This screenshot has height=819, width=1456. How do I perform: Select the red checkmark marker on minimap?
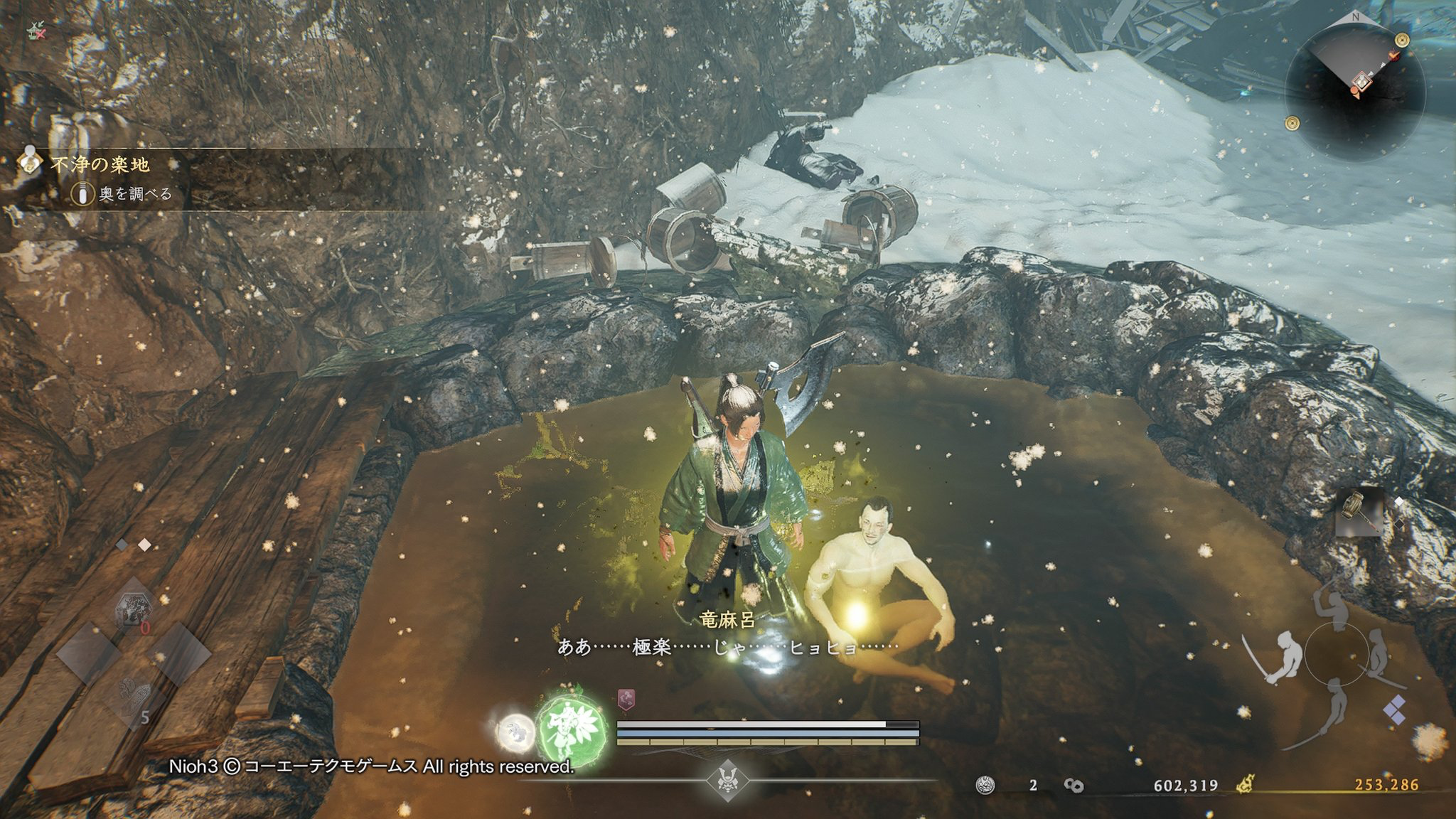click(x=1394, y=55)
